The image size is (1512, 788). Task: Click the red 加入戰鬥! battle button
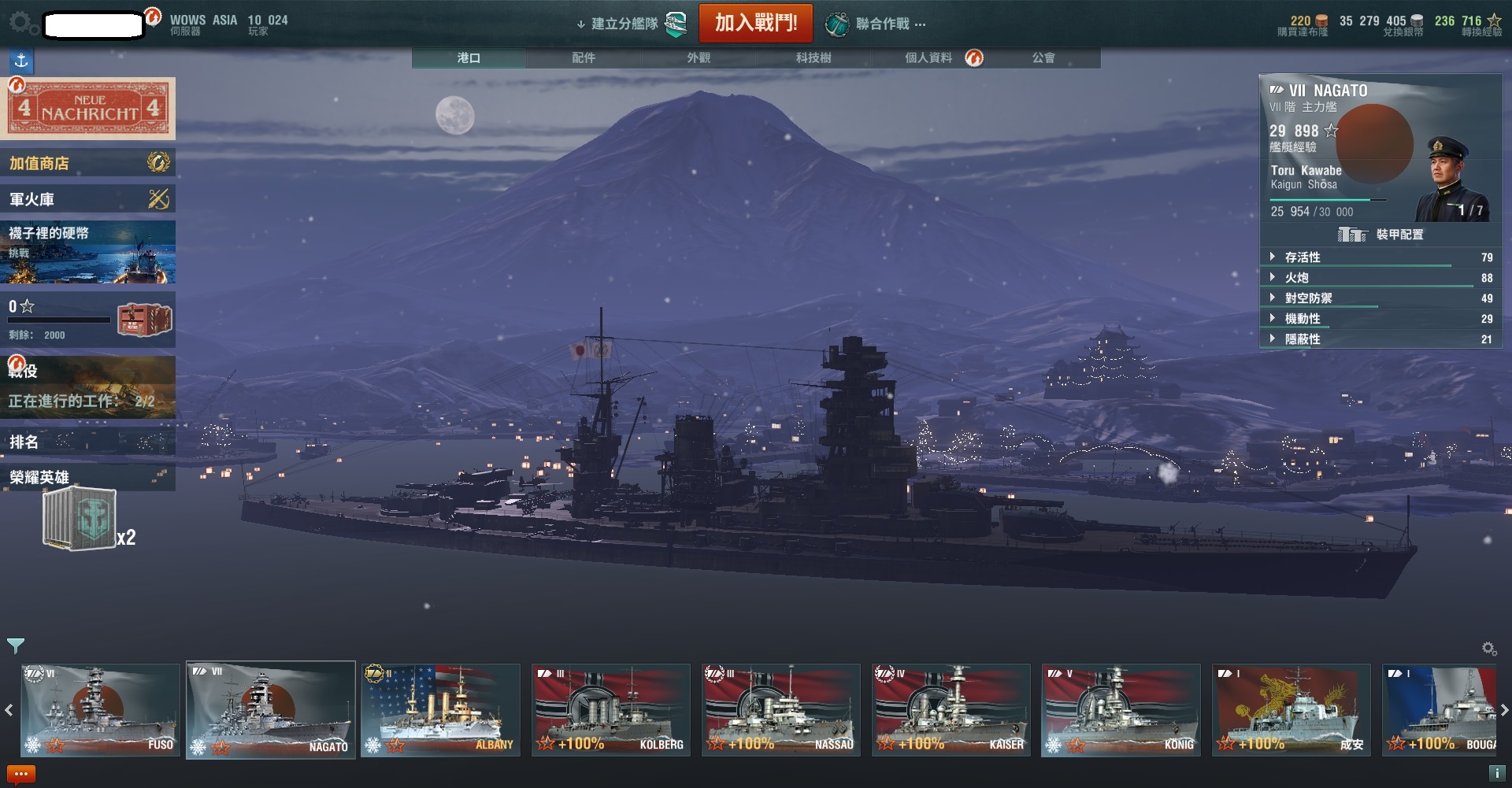click(x=755, y=23)
